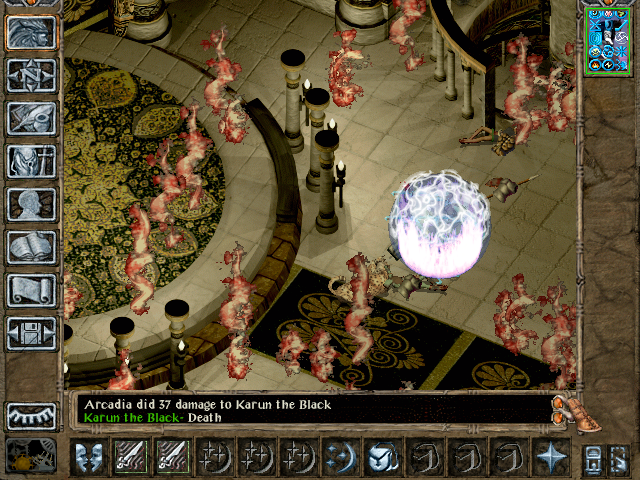Image resolution: width=640 pixels, height=480 pixels.
Task: Open the floppy disk options menu
Action: 31,333
